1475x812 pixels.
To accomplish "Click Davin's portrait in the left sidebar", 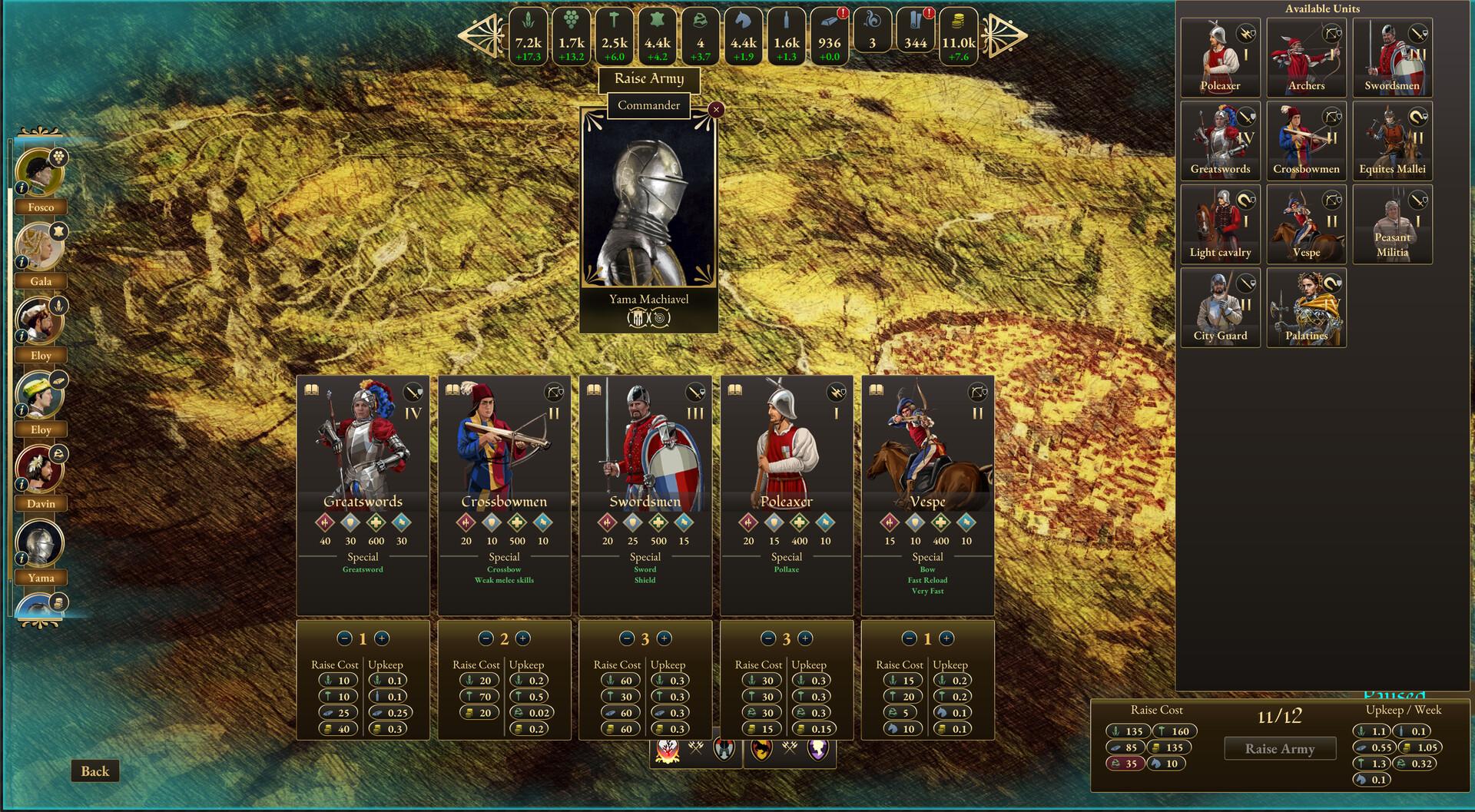I will click(40, 469).
